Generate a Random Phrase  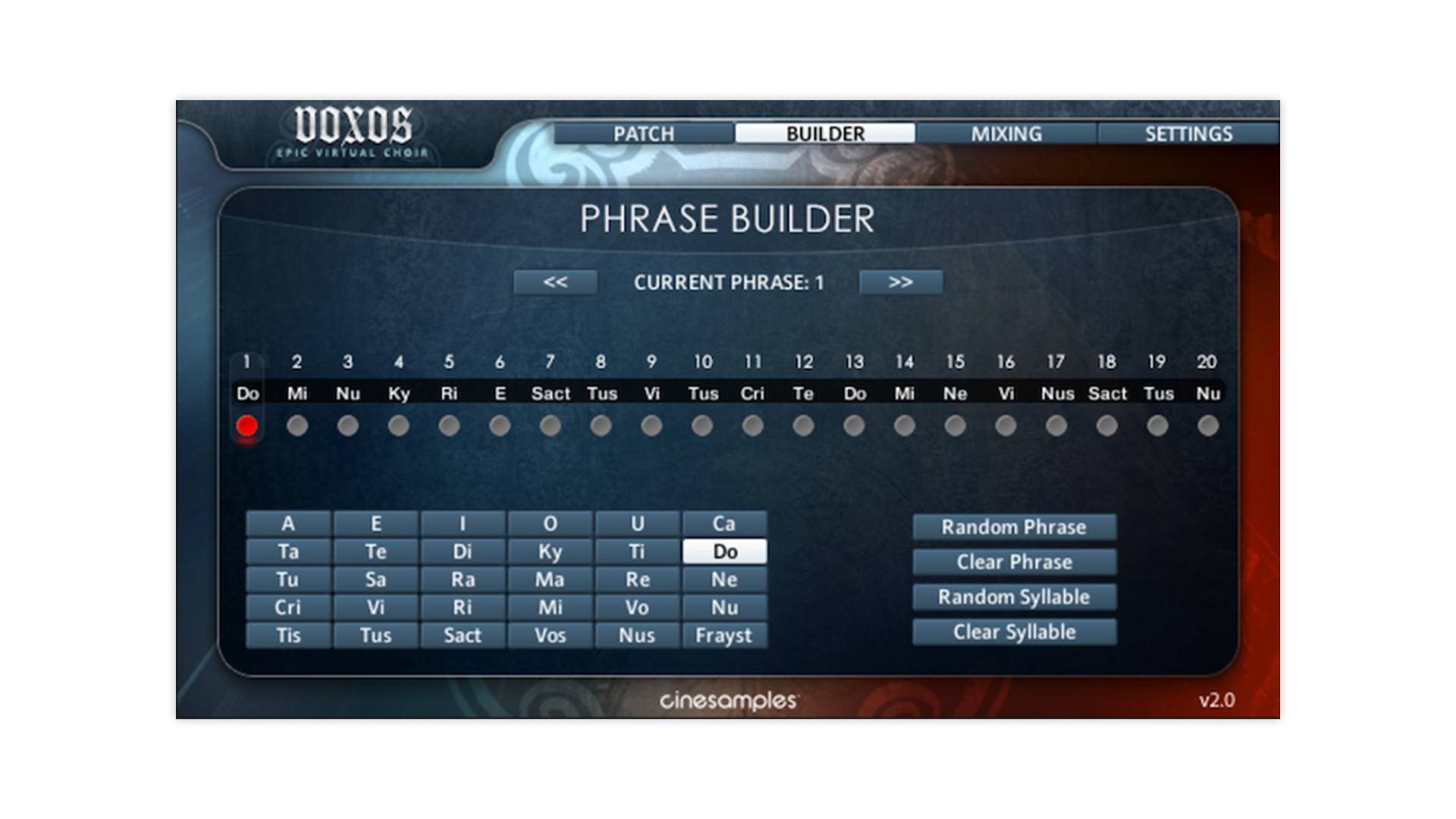(x=1014, y=527)
